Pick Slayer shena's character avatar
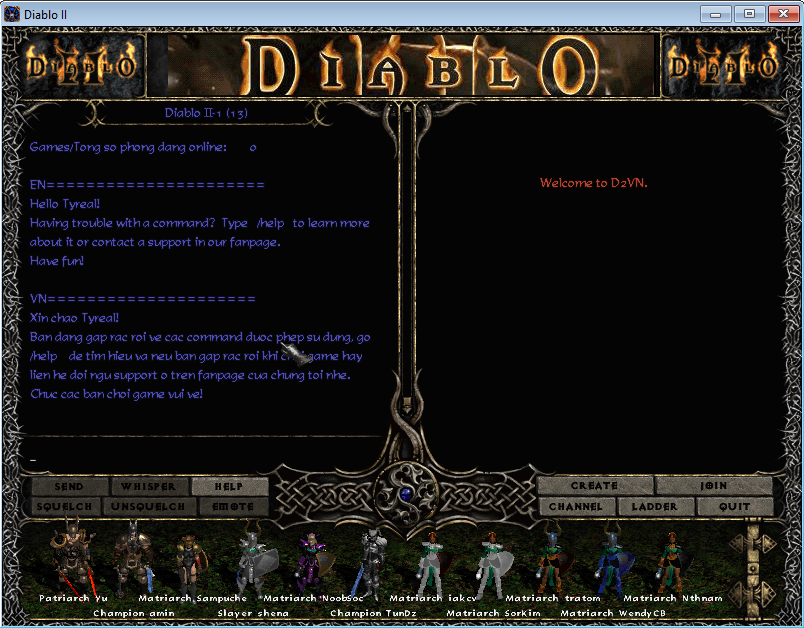 coord(250,562)
